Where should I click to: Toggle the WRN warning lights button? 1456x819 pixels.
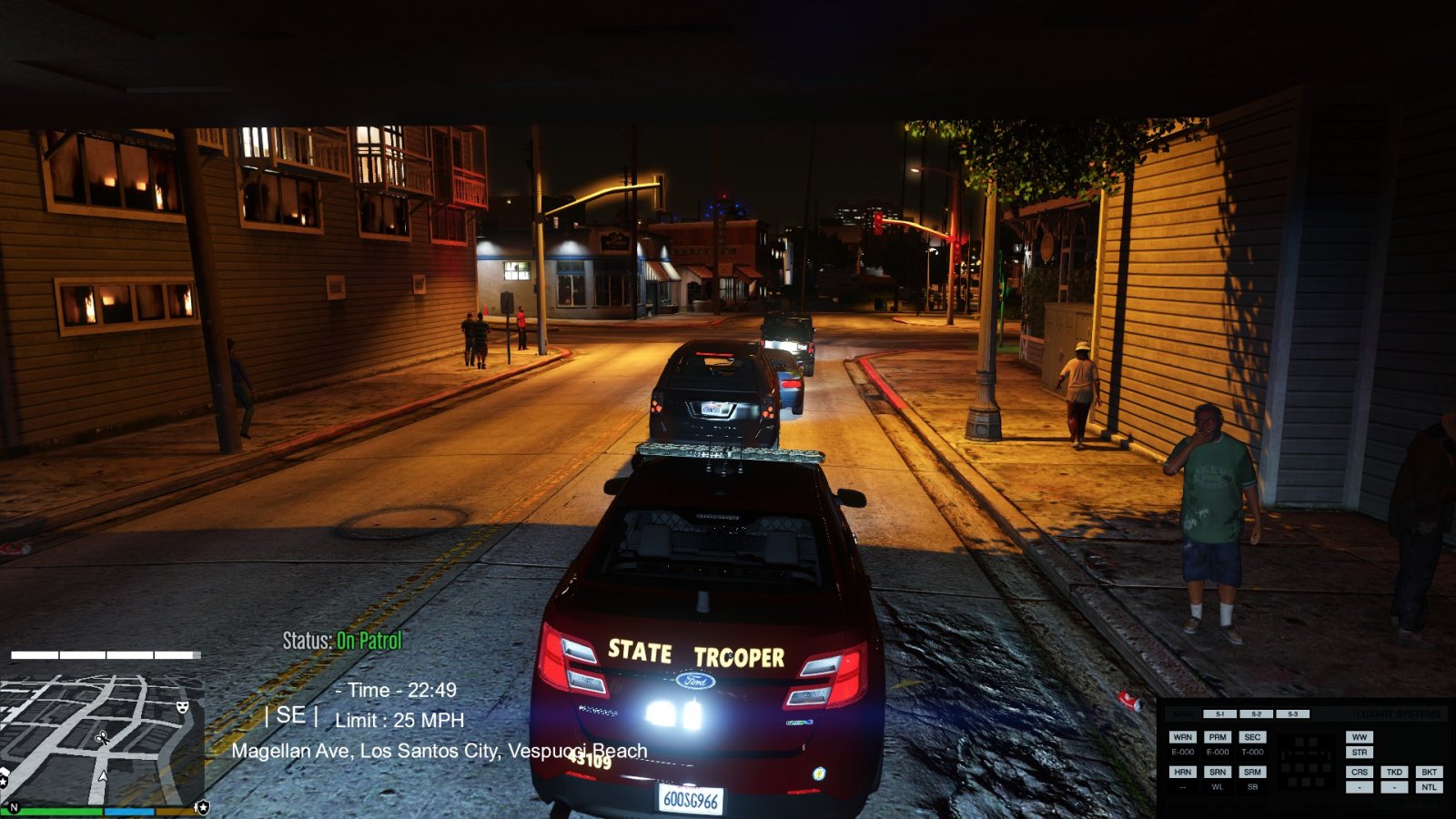click(1182, 737)
